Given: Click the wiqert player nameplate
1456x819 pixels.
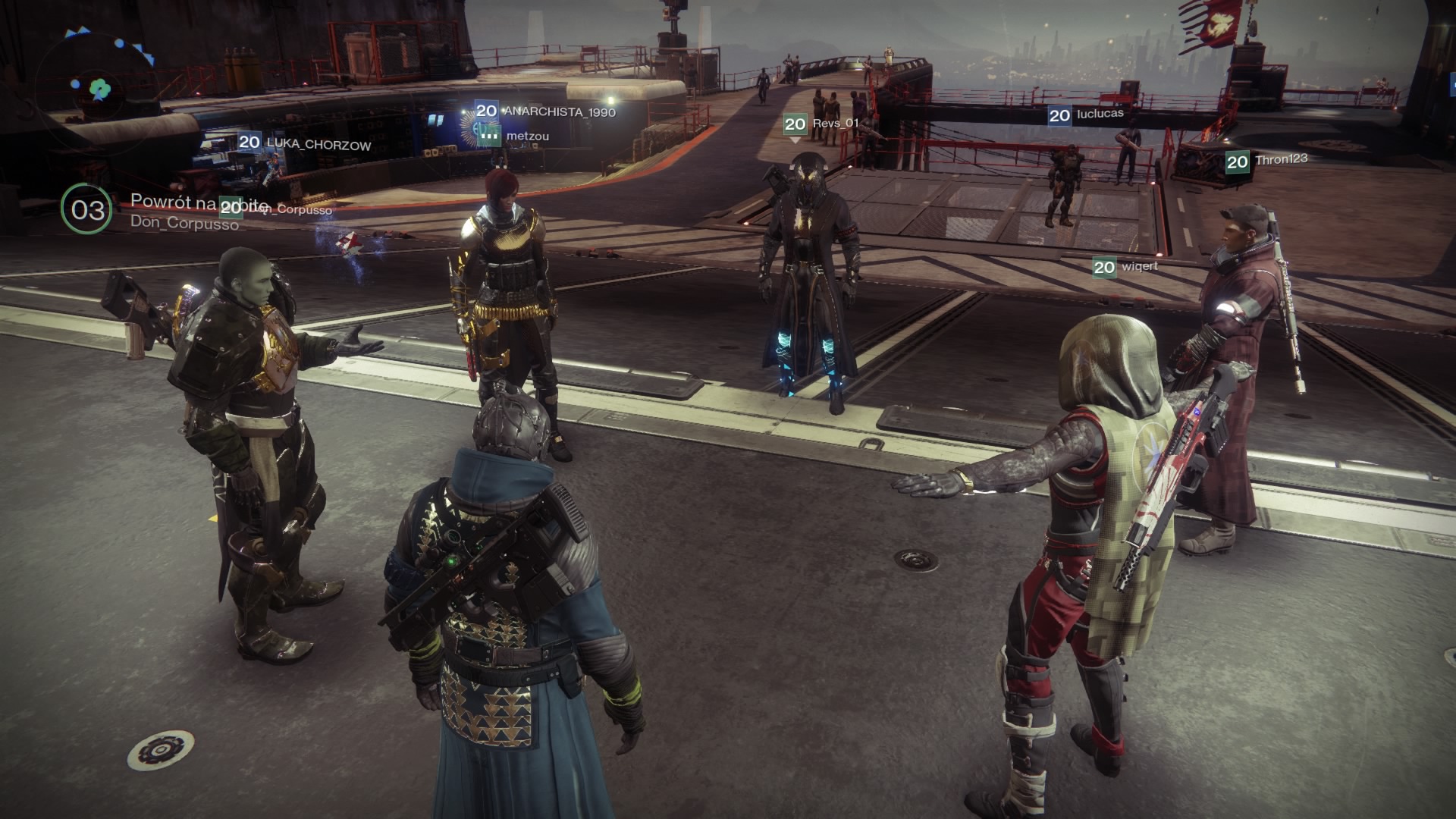Looking at the screenshot, I should (1126, 267).
